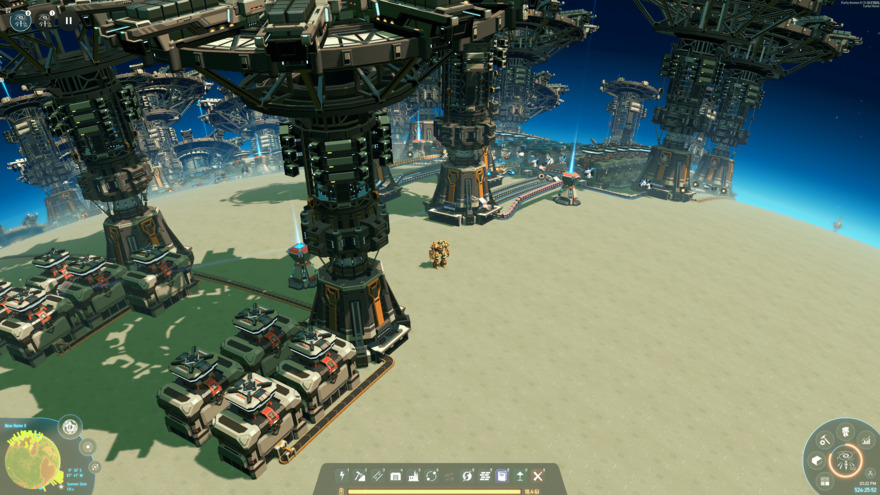Select the mining pickaxe build category

[x=360, y=476]
